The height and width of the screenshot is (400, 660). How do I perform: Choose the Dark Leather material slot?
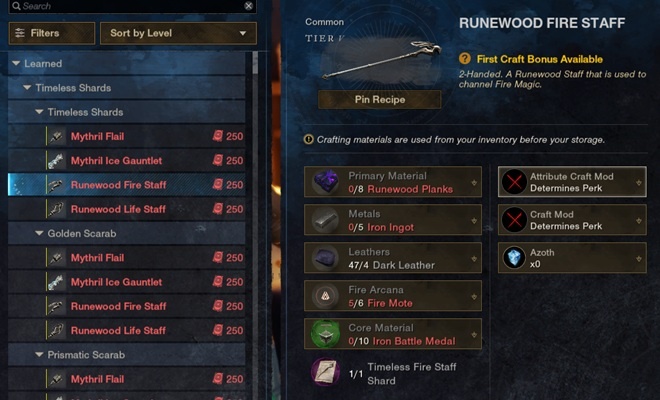393,258
